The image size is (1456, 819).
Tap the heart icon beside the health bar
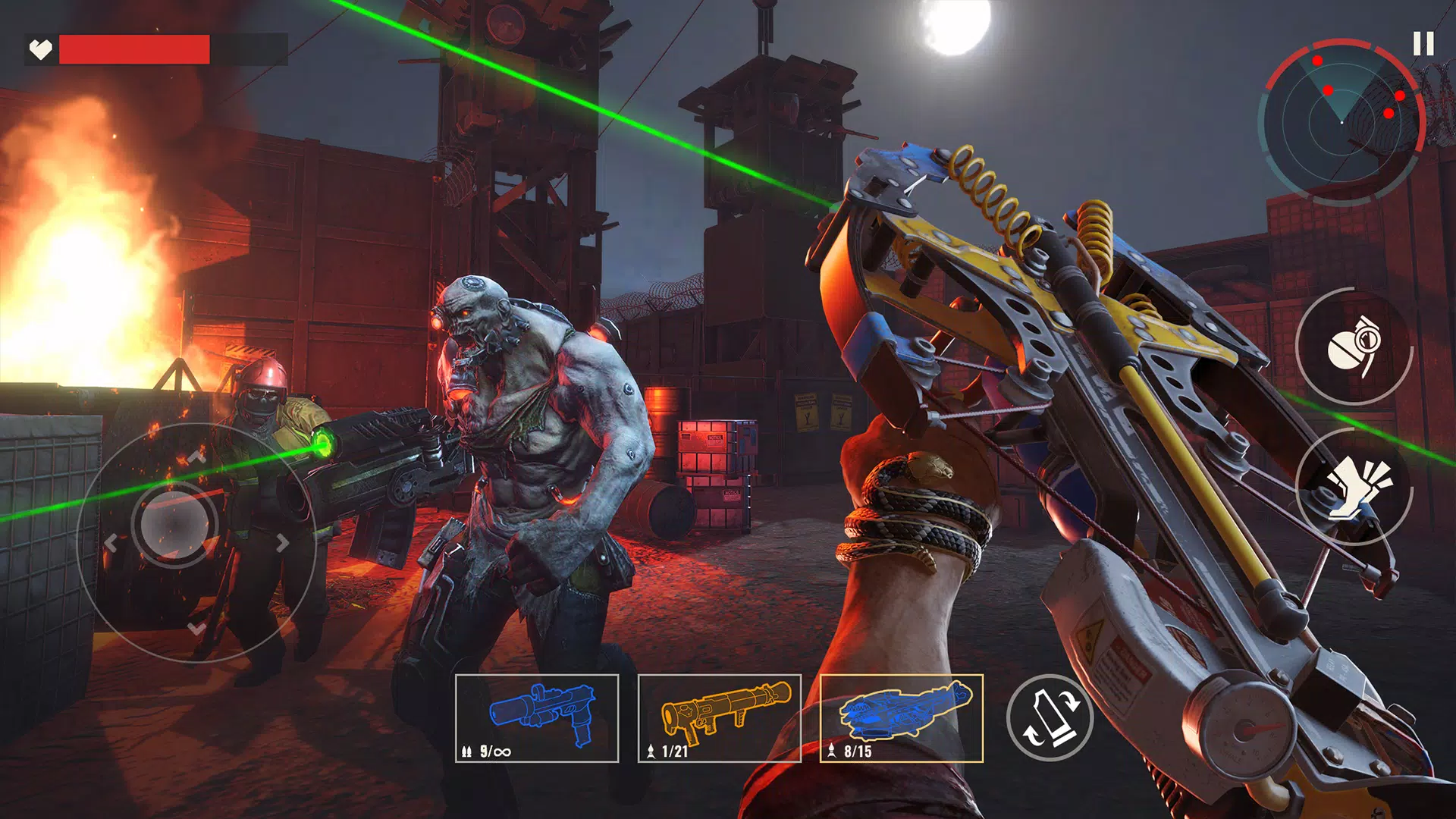(39, 49)
